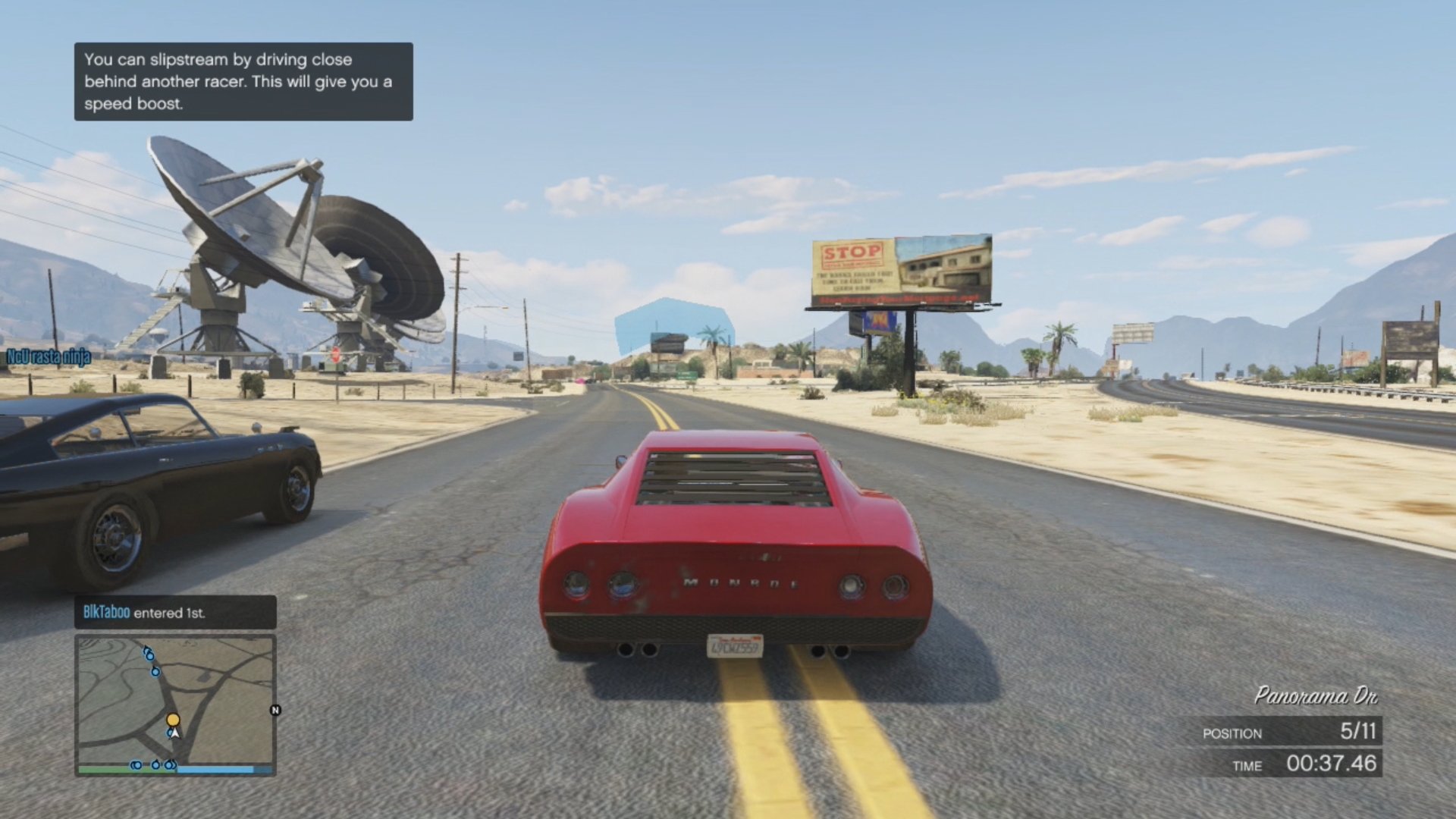Click the N compass marker on the minimap
Screen dimensions: 1456x819
pos(275,711)
